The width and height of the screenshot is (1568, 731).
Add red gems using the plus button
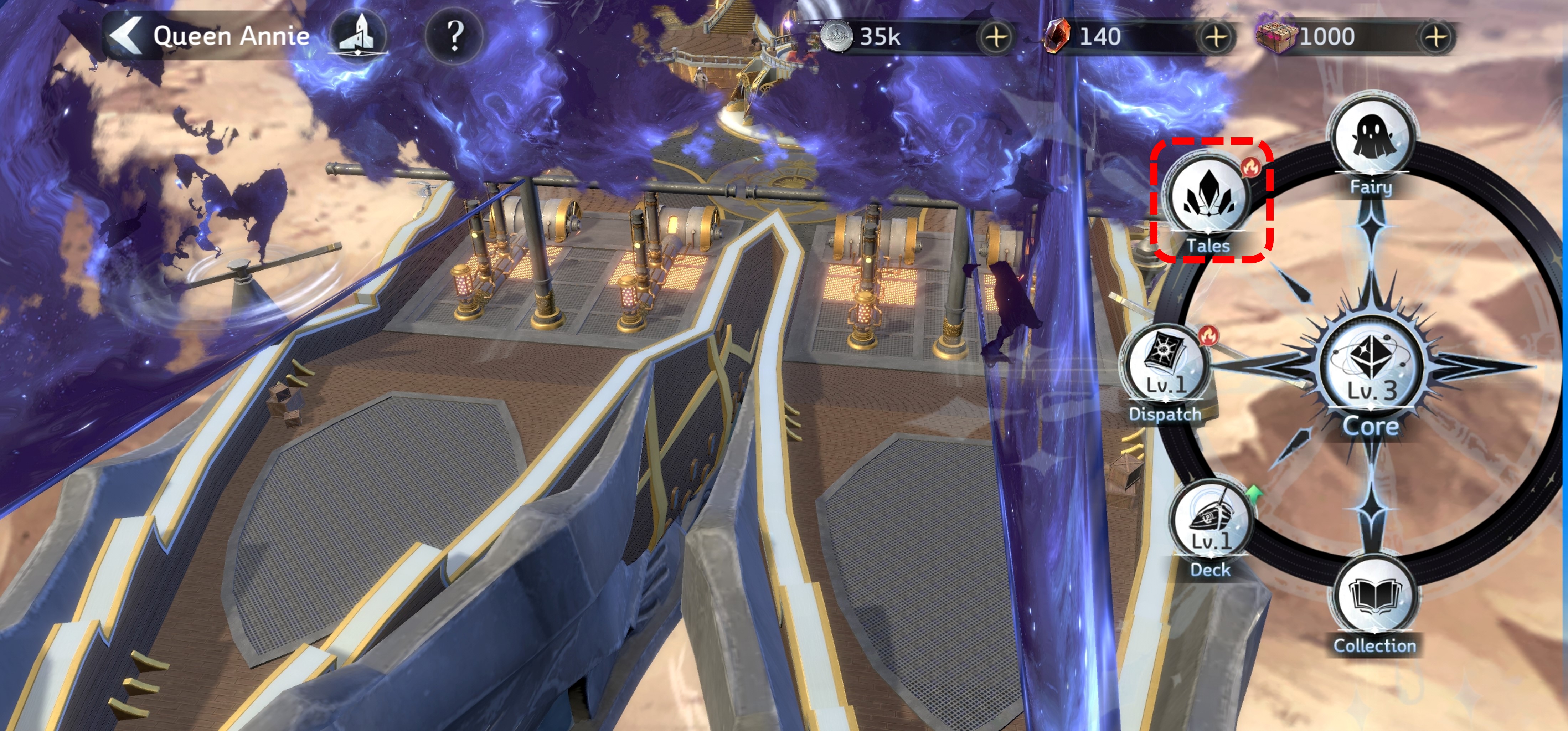tap(1216, 37)
